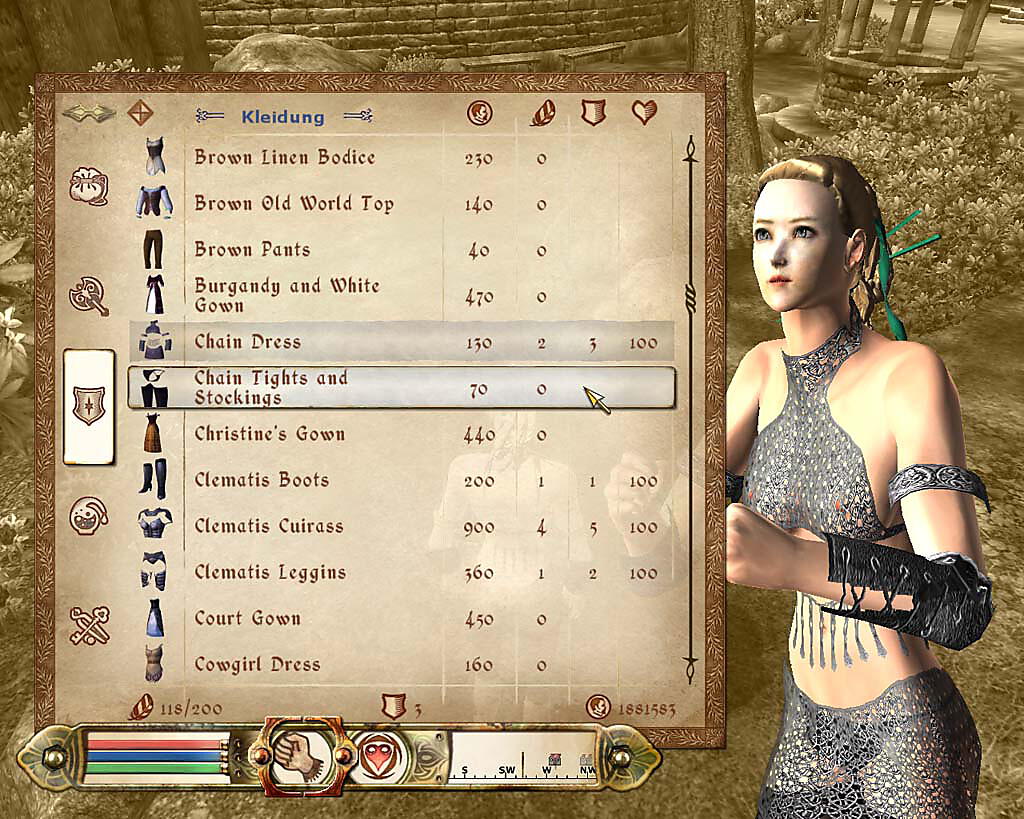The image size is (1024, 819).
Task: Select the Cowgirl Dress entry
Action: pyautogui.click(x=257, y=664)
